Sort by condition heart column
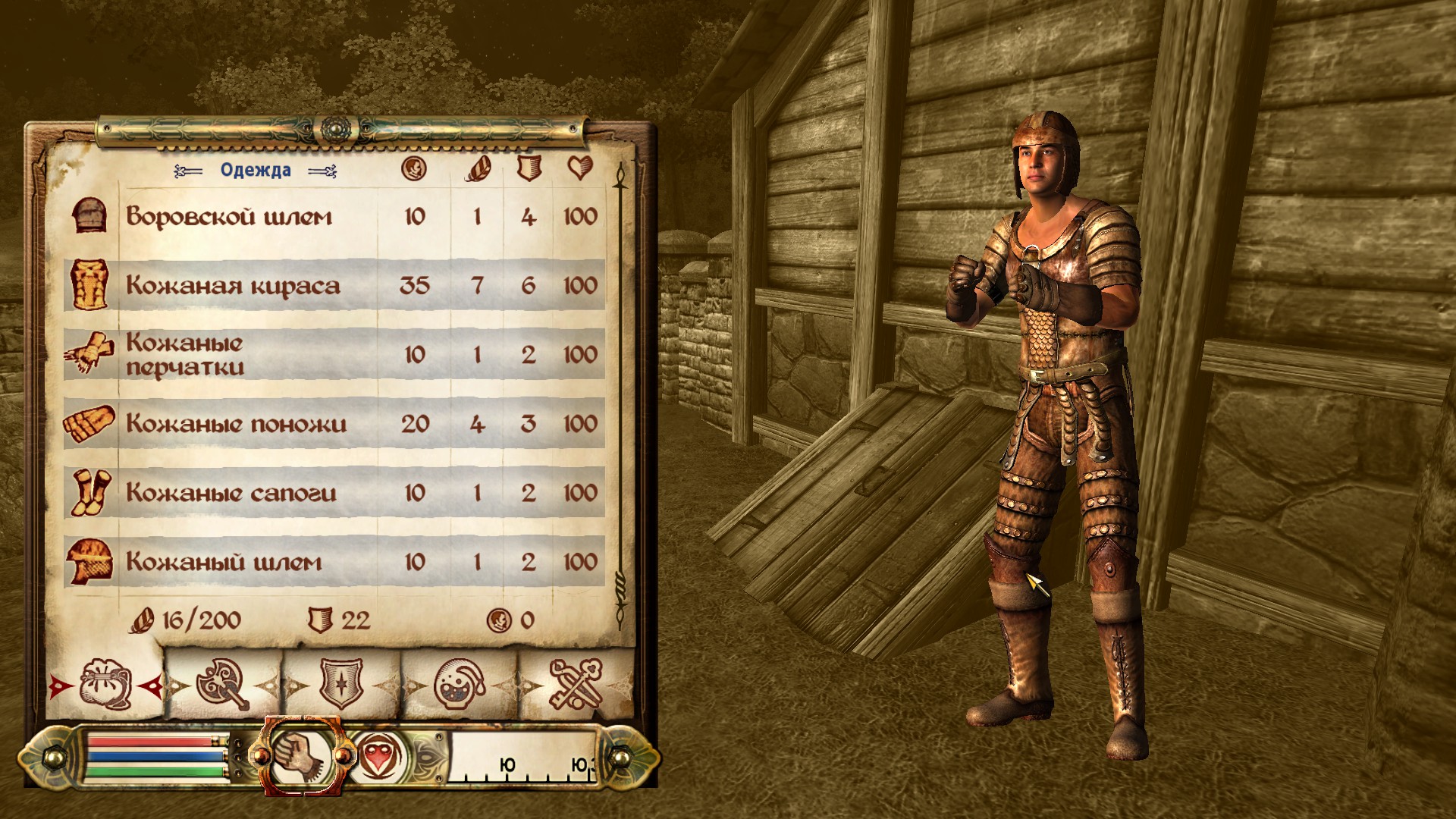 tap(580, 168)
